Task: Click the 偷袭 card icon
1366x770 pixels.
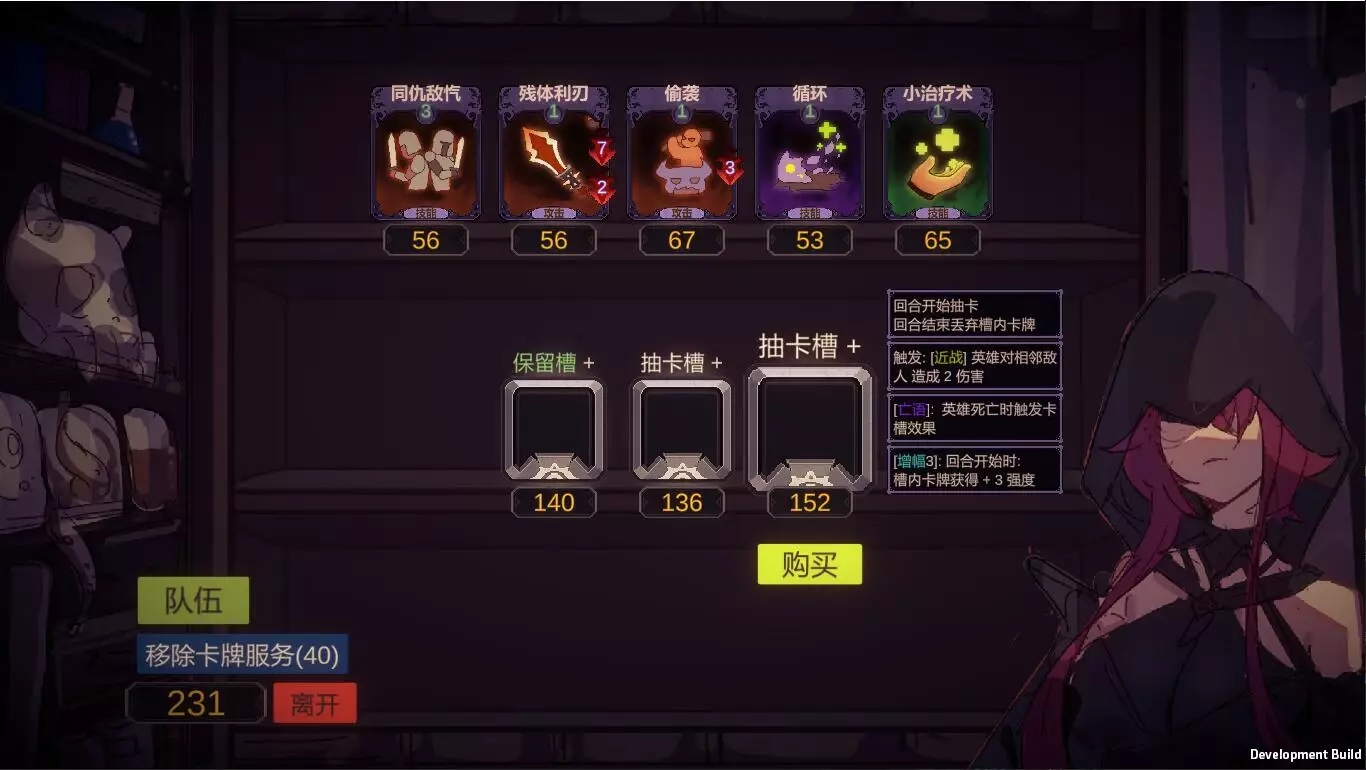Action: [x=681, y=150]
